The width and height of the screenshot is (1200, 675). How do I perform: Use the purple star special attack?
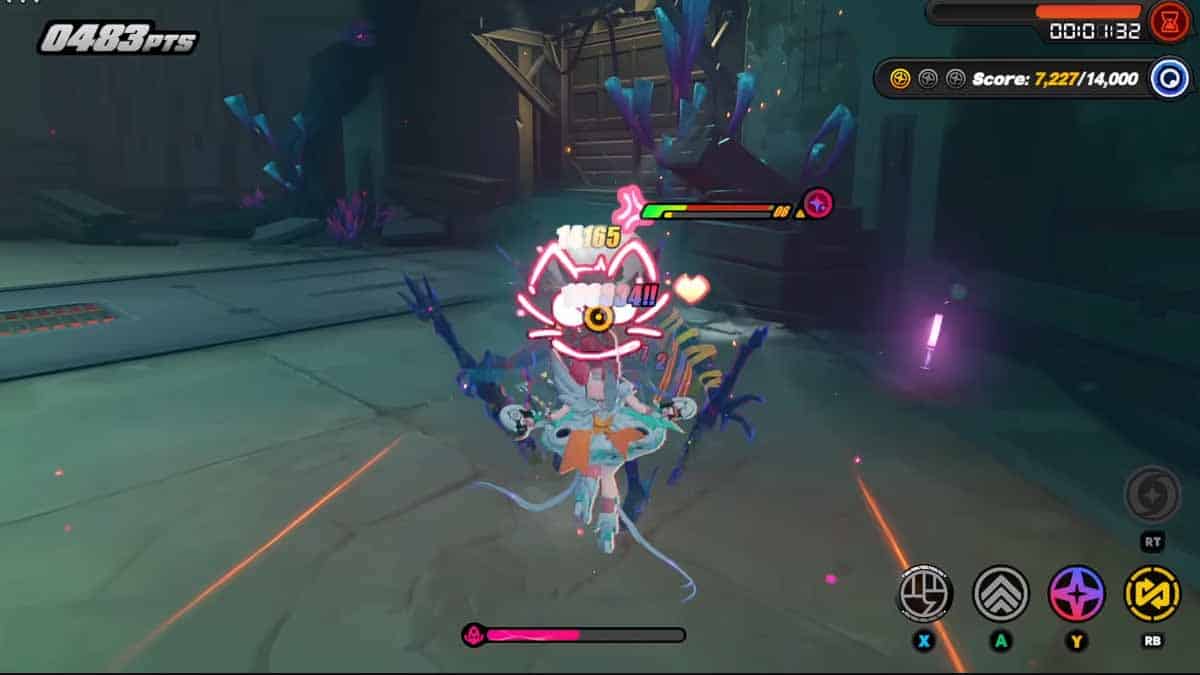tap(1077, 593)
